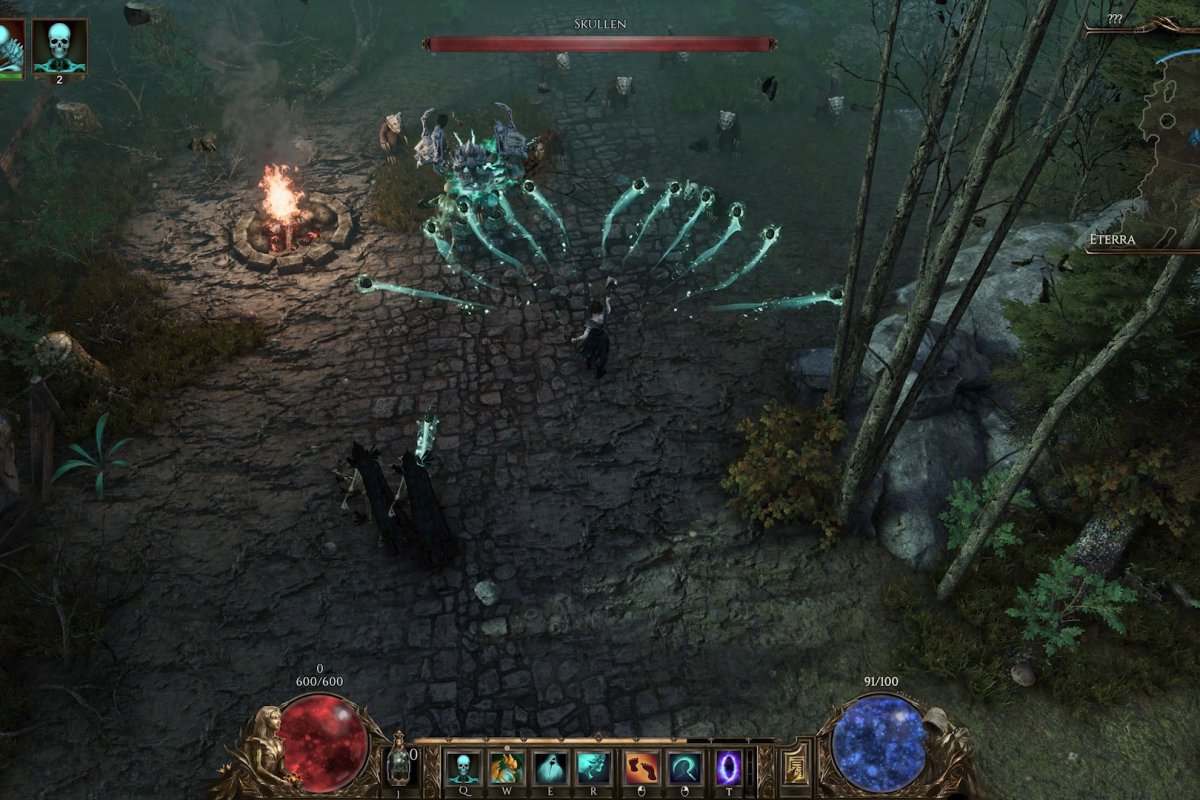This screenshot has height=800, width=1200.
Task: Trigger the teal spirit face skill
Action: [x=594, y=768]
